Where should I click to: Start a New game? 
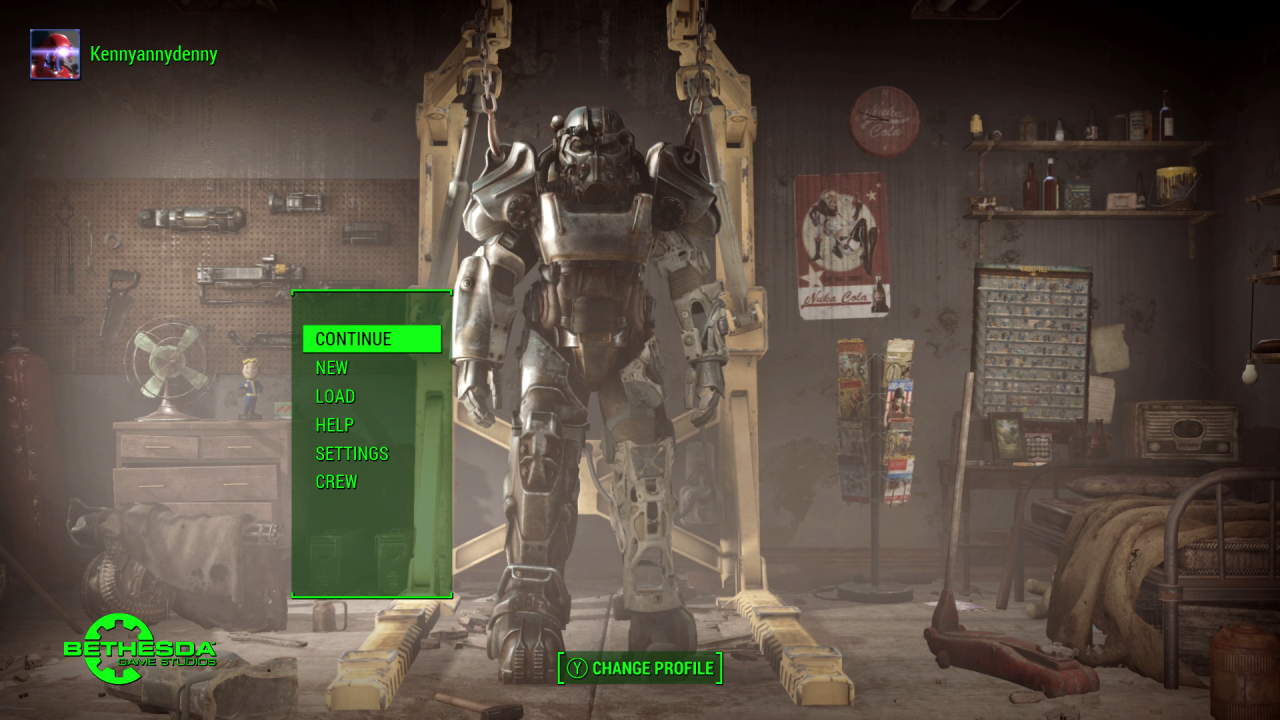coord(332,368)
